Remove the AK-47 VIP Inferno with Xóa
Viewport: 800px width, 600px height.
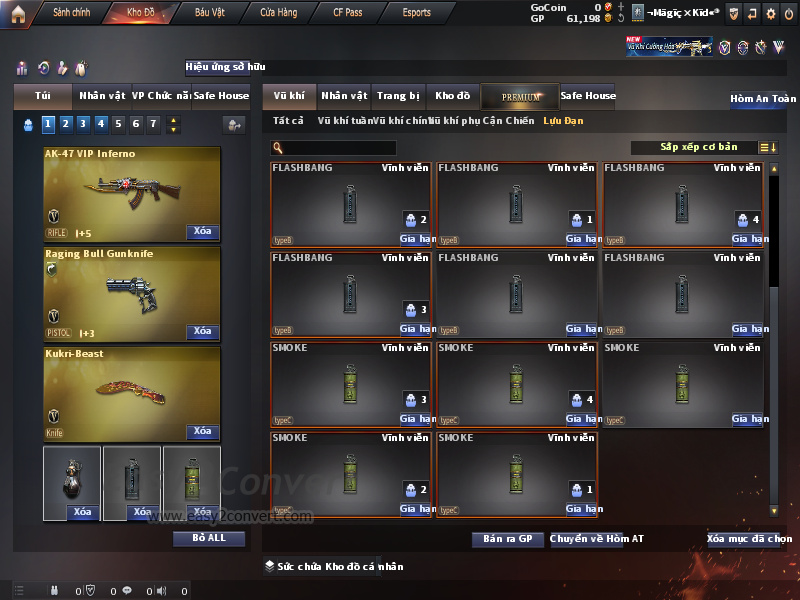click(202, 232)
